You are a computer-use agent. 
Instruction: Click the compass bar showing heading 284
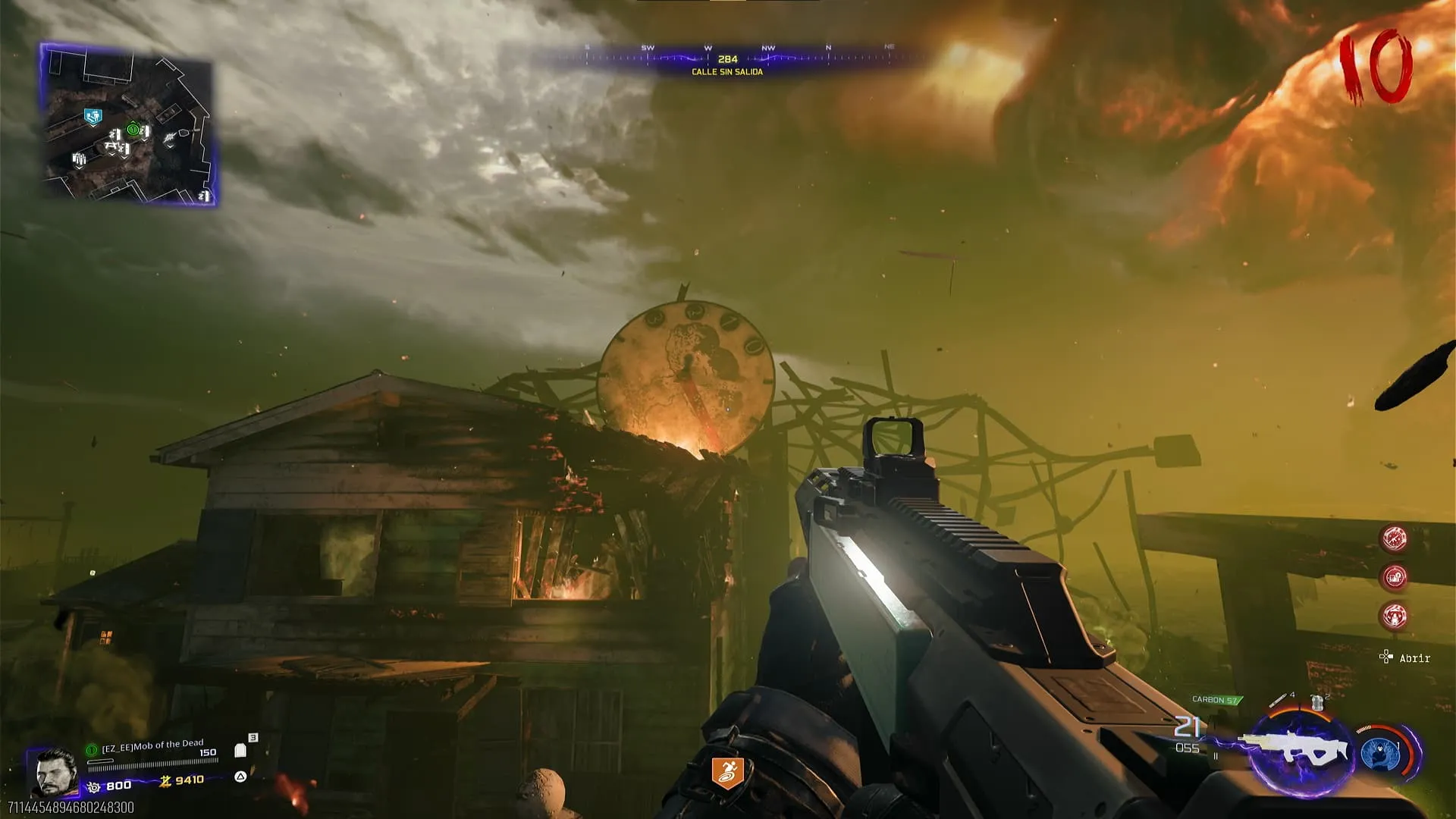point(727,58)
